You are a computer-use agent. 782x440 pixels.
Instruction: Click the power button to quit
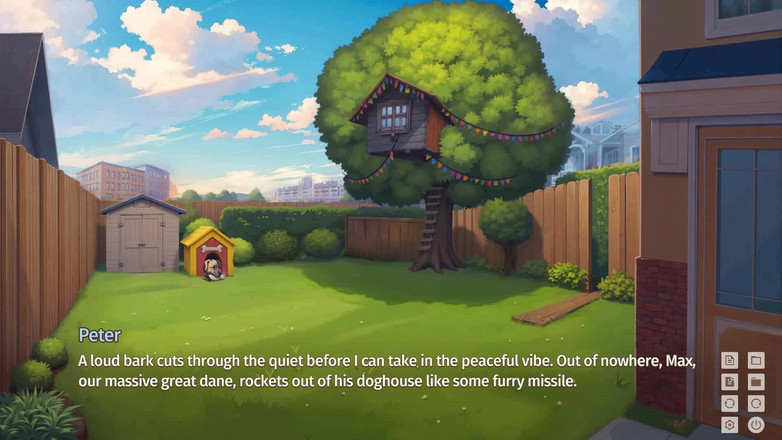pyautogui.click(x=756, y=425)
